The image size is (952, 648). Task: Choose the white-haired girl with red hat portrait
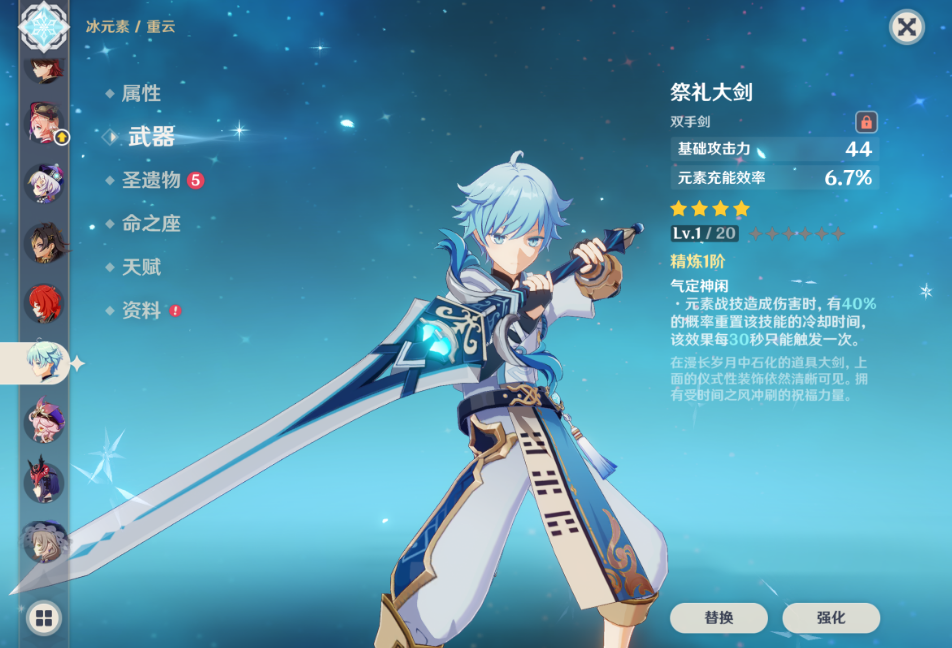(44, 183)
